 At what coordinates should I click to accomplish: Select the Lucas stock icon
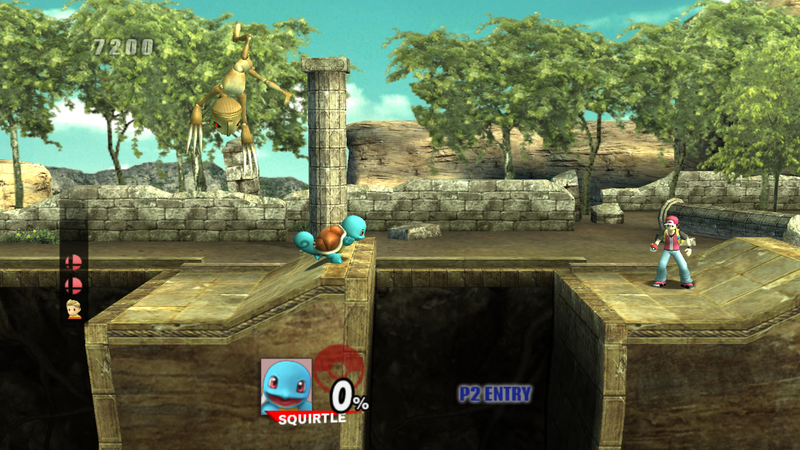coord(73,307)
